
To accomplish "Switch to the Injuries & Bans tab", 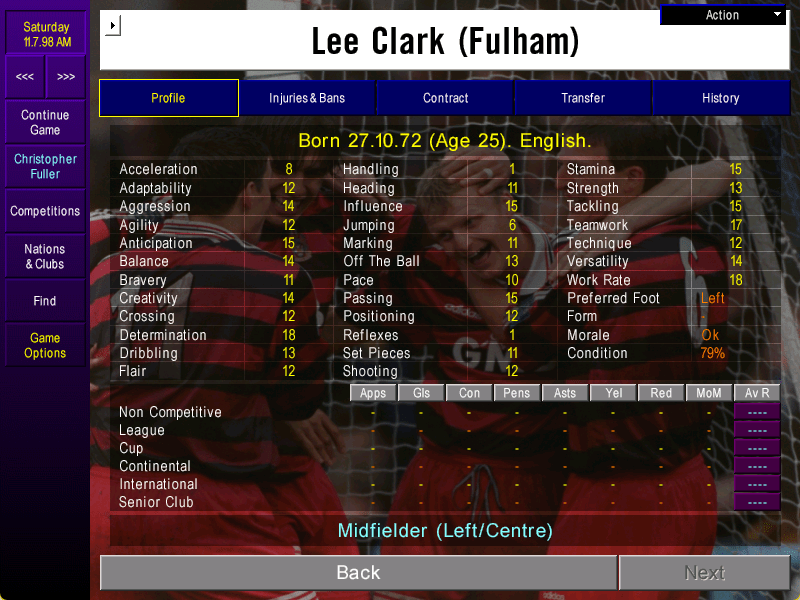I will tap(307, 98).
